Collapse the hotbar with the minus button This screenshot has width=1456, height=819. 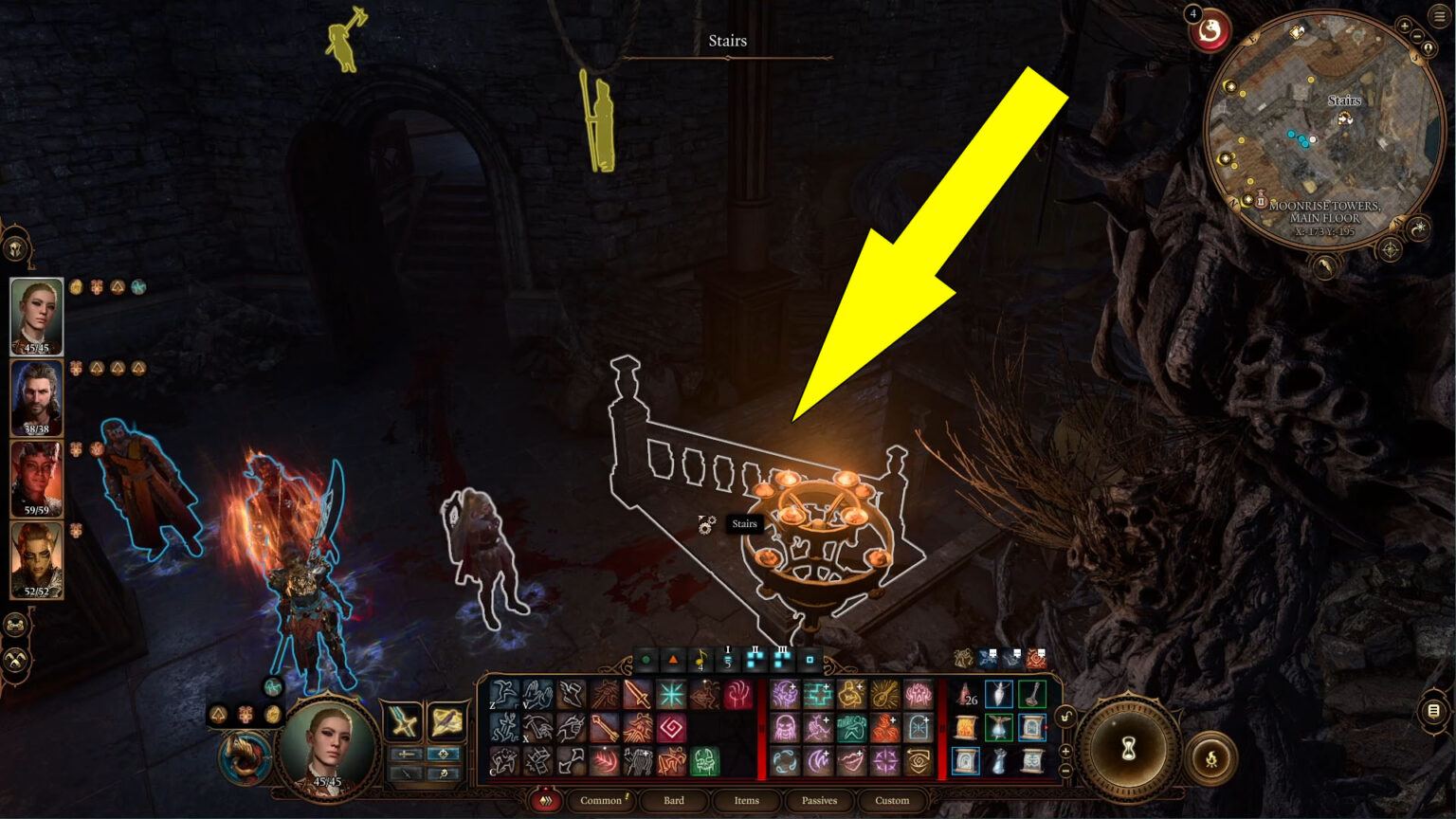(1065, 770)
